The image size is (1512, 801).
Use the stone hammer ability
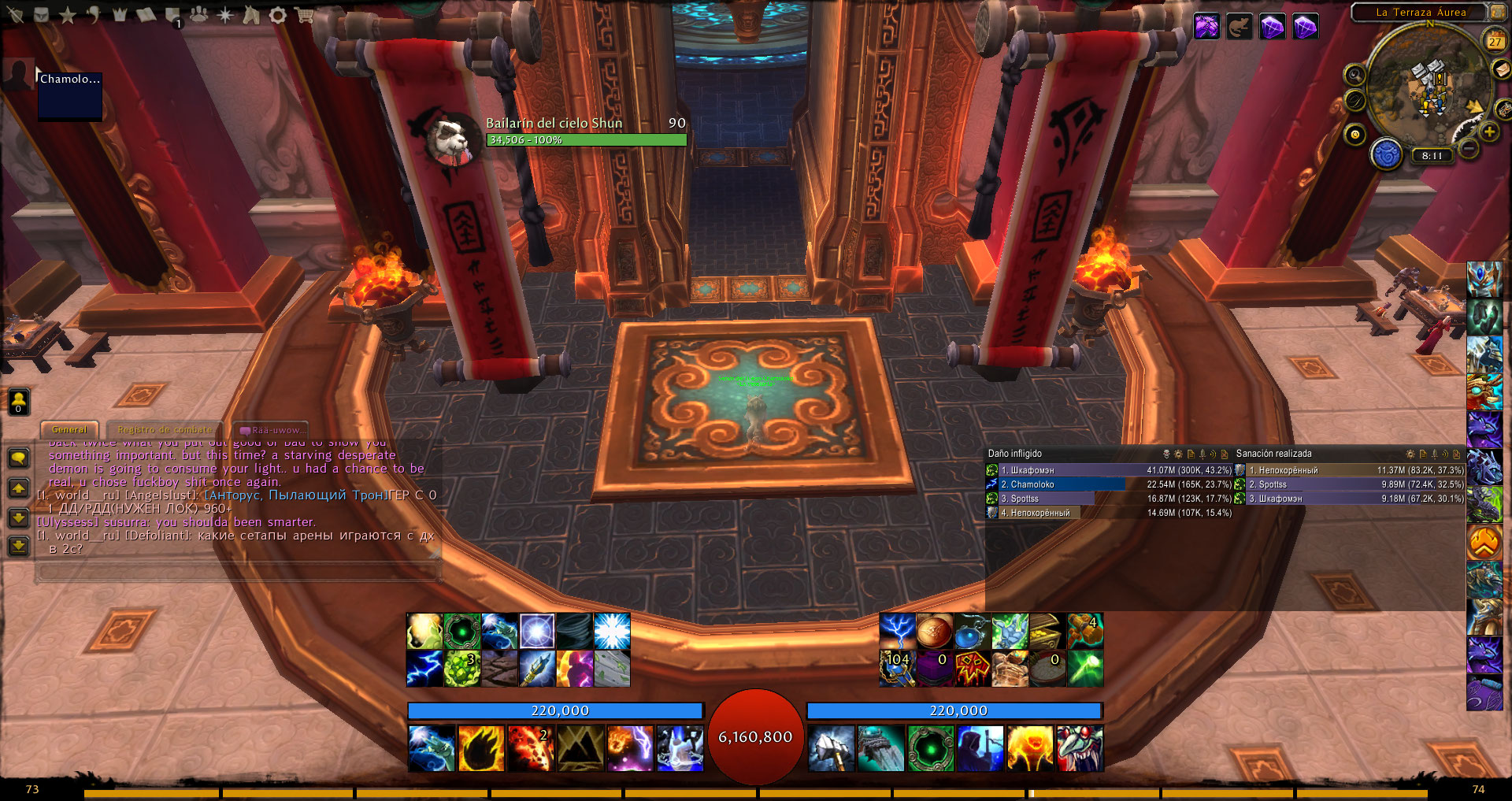[x=831, y=747]
